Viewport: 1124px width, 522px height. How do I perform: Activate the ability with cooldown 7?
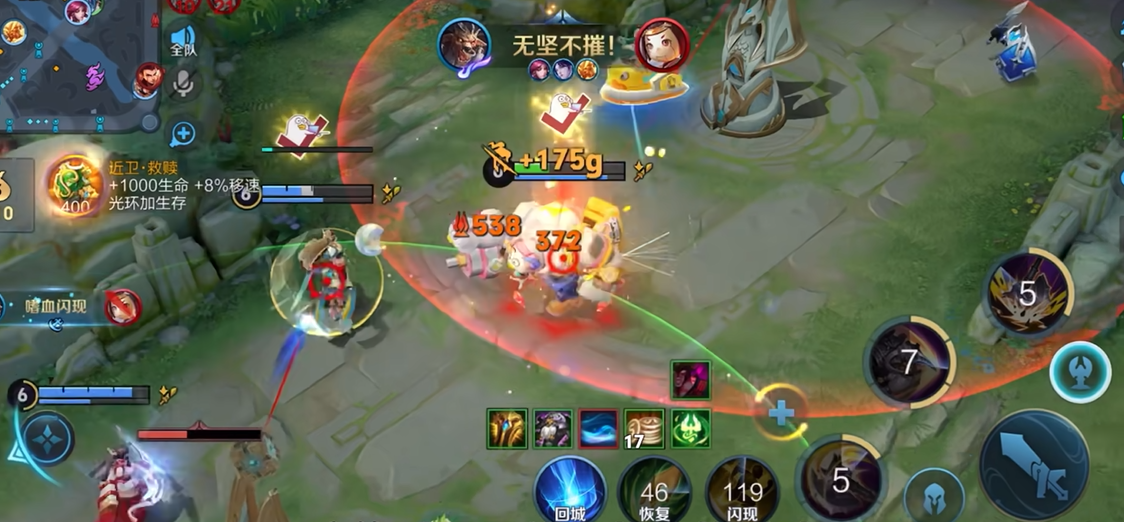(x=909, y=362)
